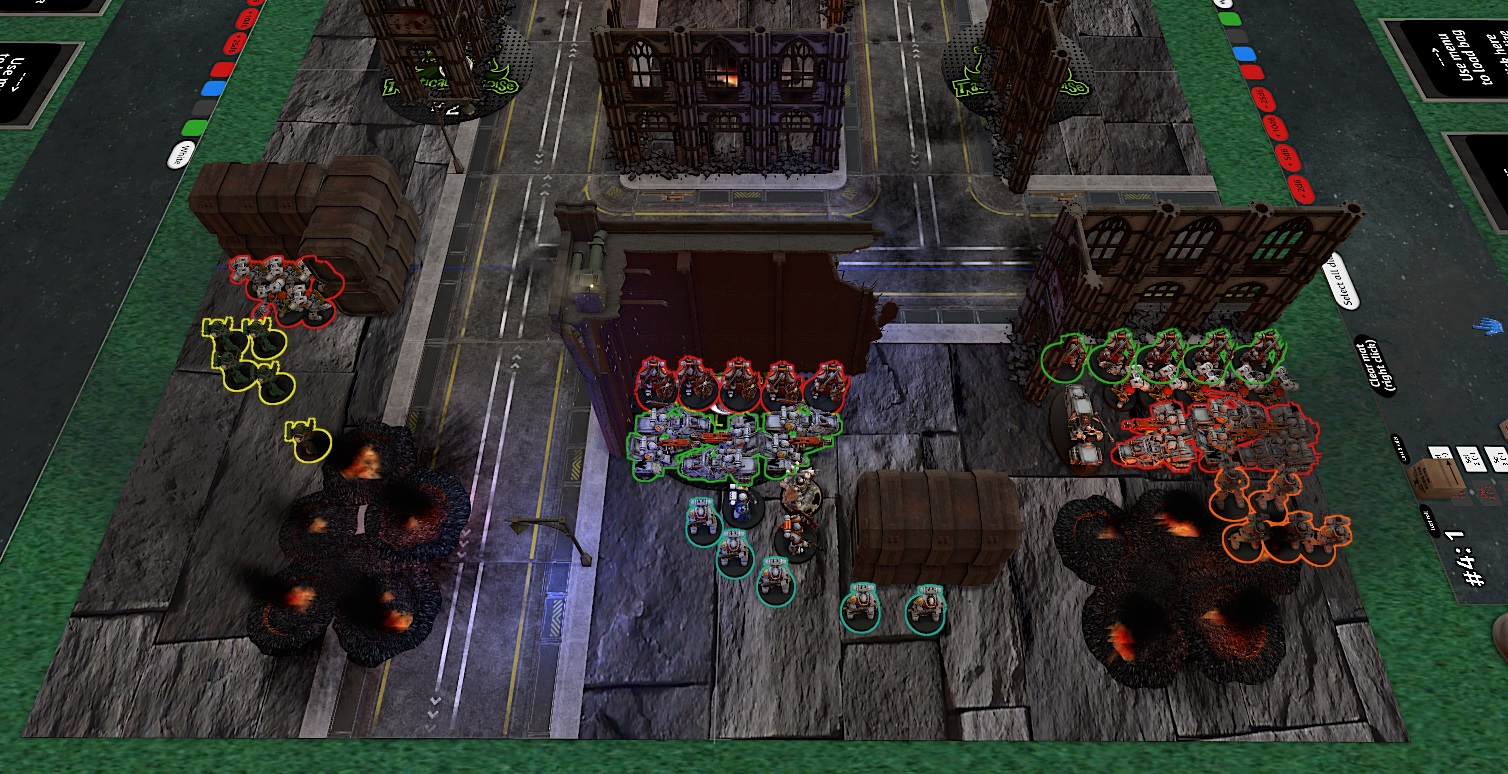The width and height of the screenshot is (1508, 774).
Task: Activate the Clear mat button
Action: tap(1373, 366)
